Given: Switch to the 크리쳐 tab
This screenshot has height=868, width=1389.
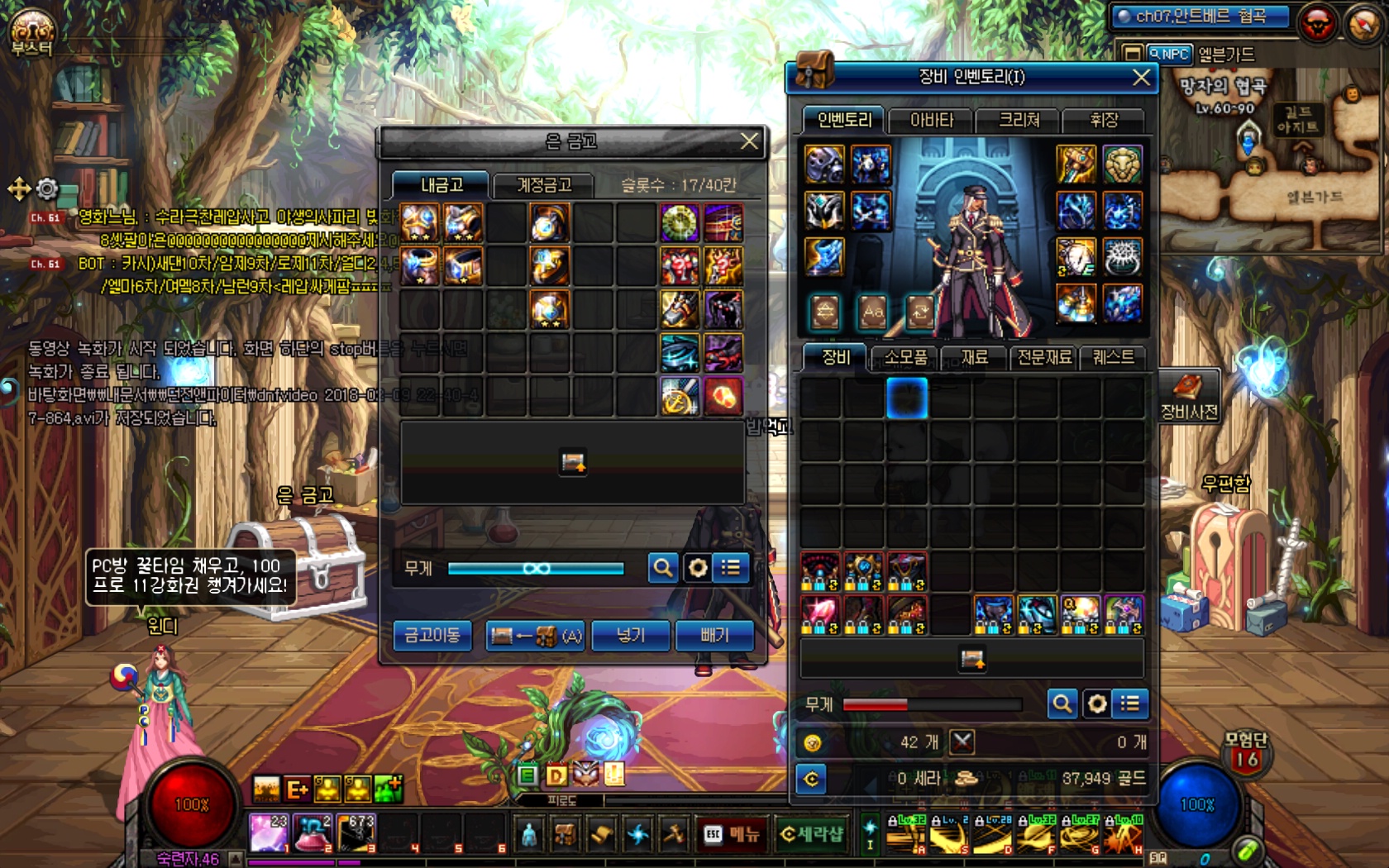Looking at the screenshot, I should click(1019, 121).
